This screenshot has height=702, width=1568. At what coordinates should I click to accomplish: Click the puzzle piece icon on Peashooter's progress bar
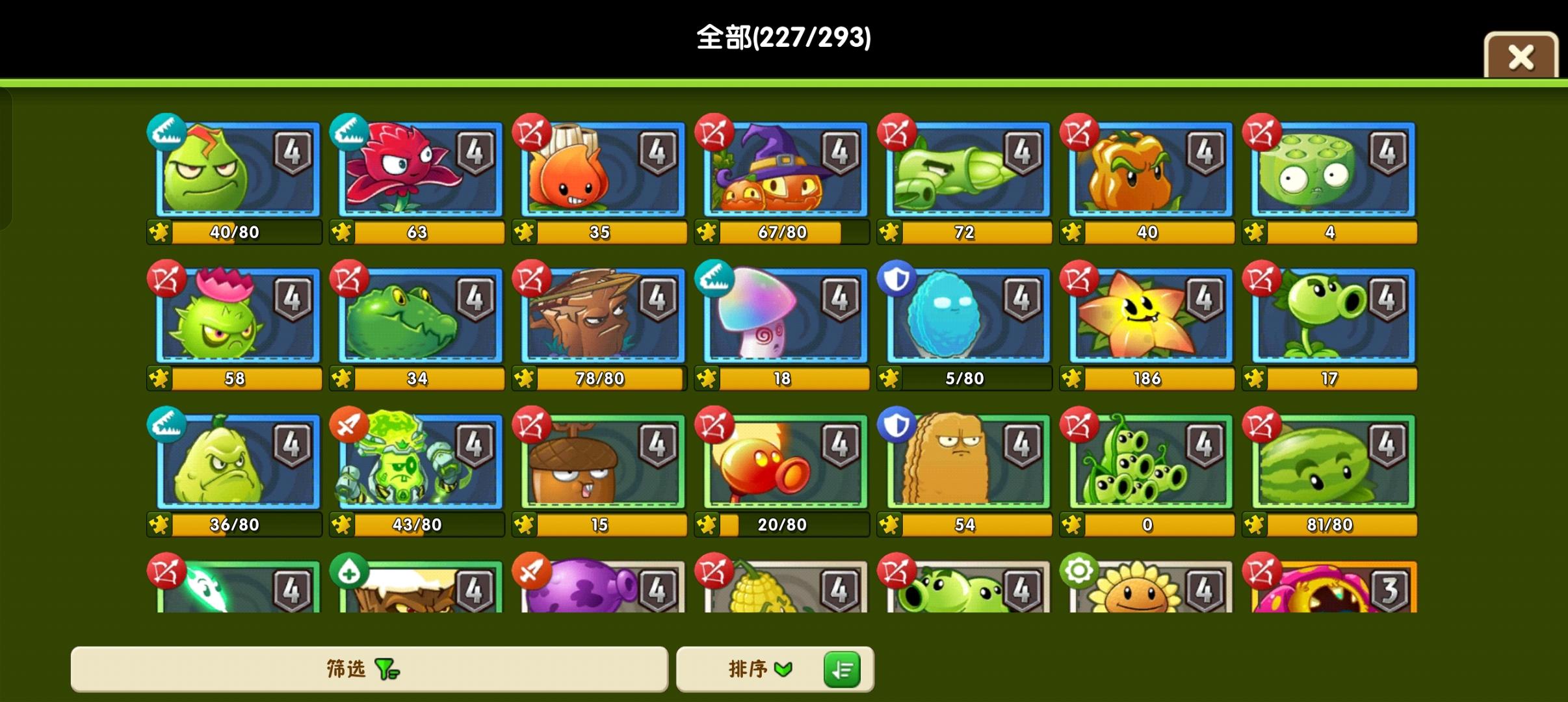[1255, 377]
